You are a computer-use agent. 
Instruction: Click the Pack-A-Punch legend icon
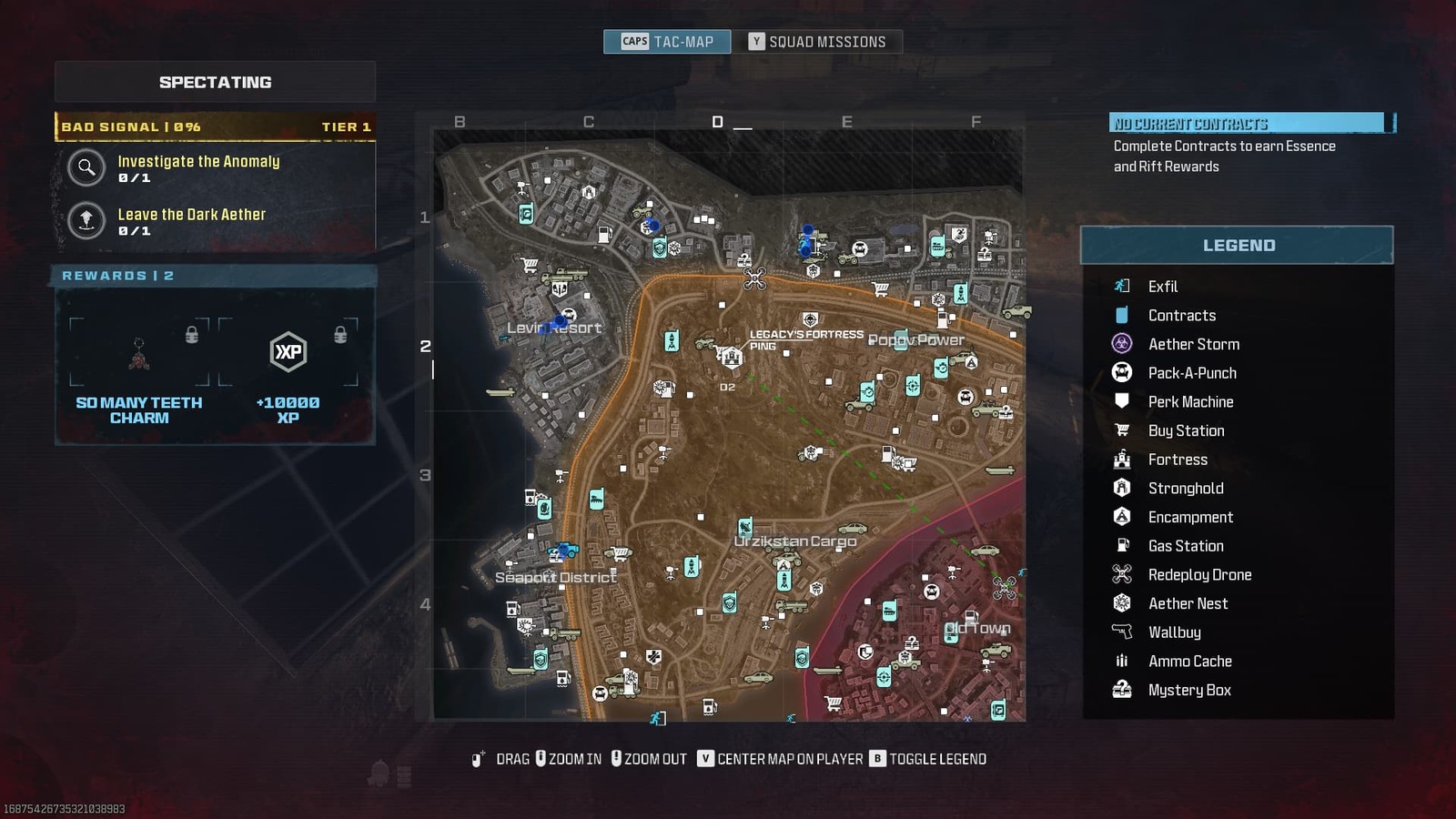point(1122,373)
